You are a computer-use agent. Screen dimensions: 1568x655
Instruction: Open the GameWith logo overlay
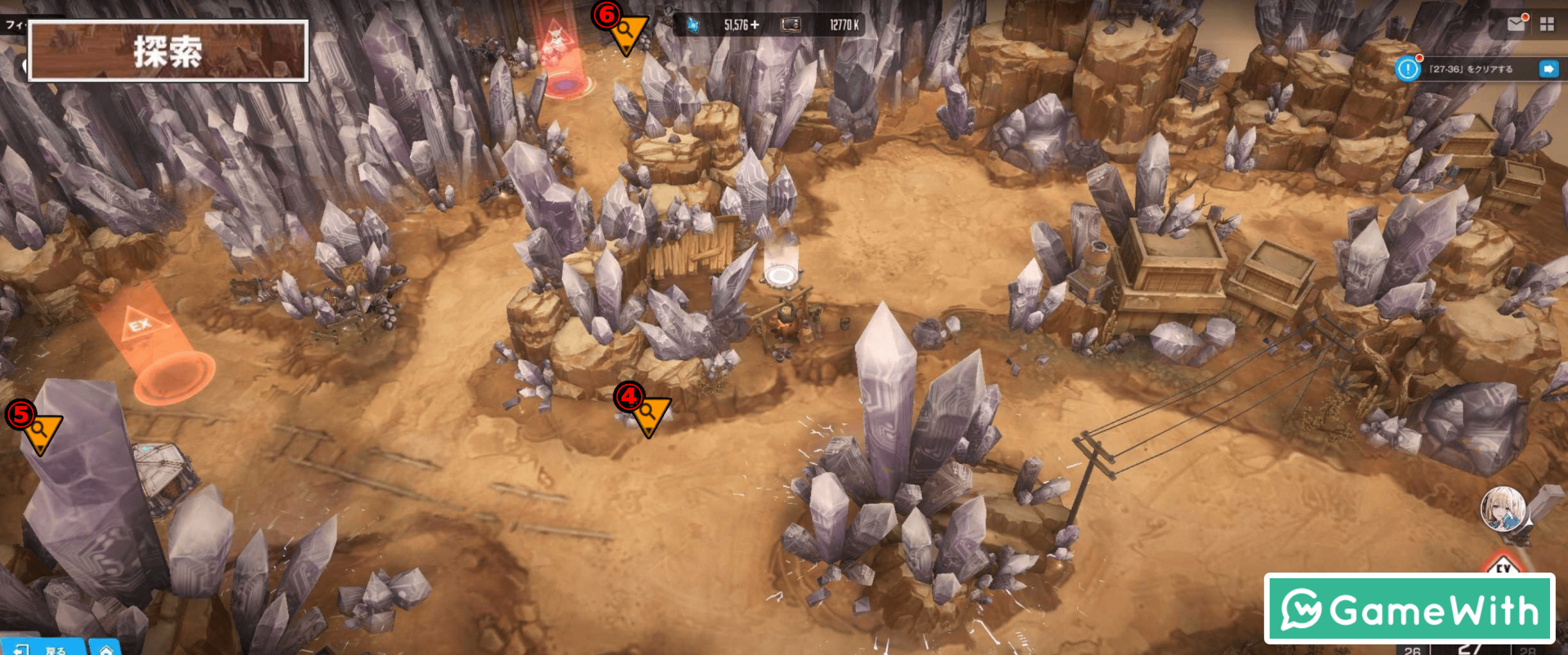pos(1409,609)
